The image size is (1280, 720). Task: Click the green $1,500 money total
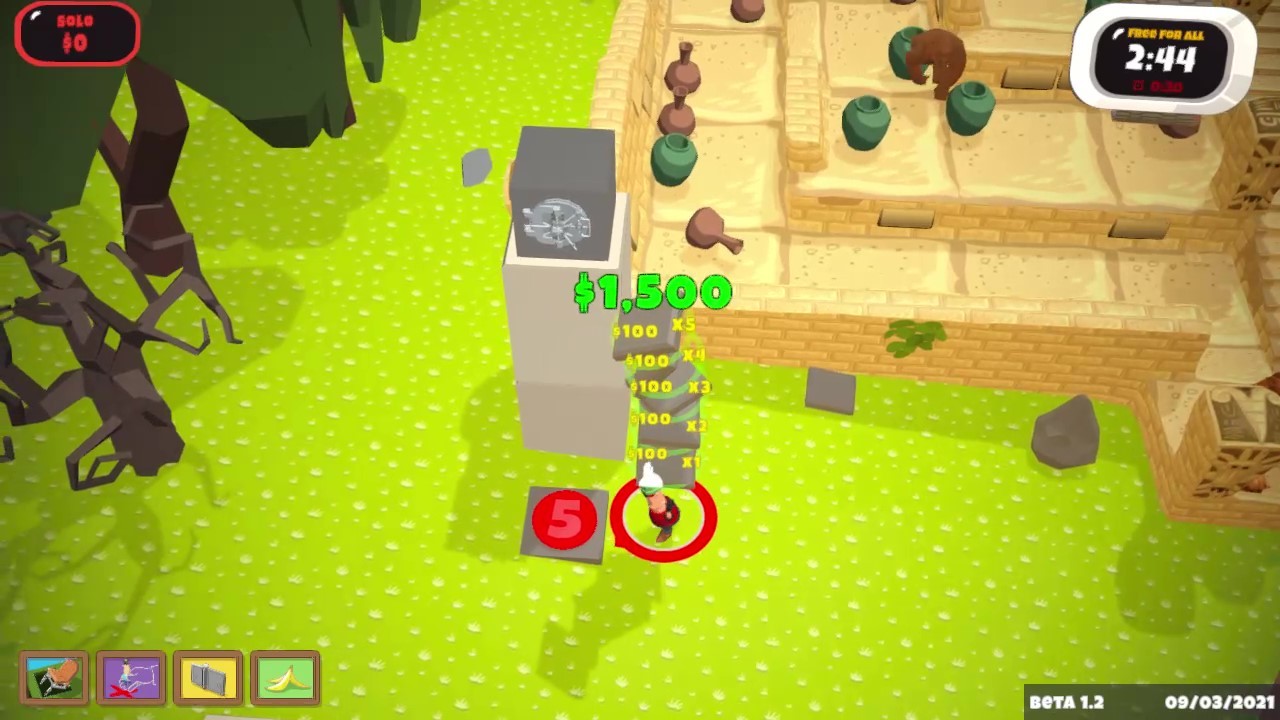[653, 292]
